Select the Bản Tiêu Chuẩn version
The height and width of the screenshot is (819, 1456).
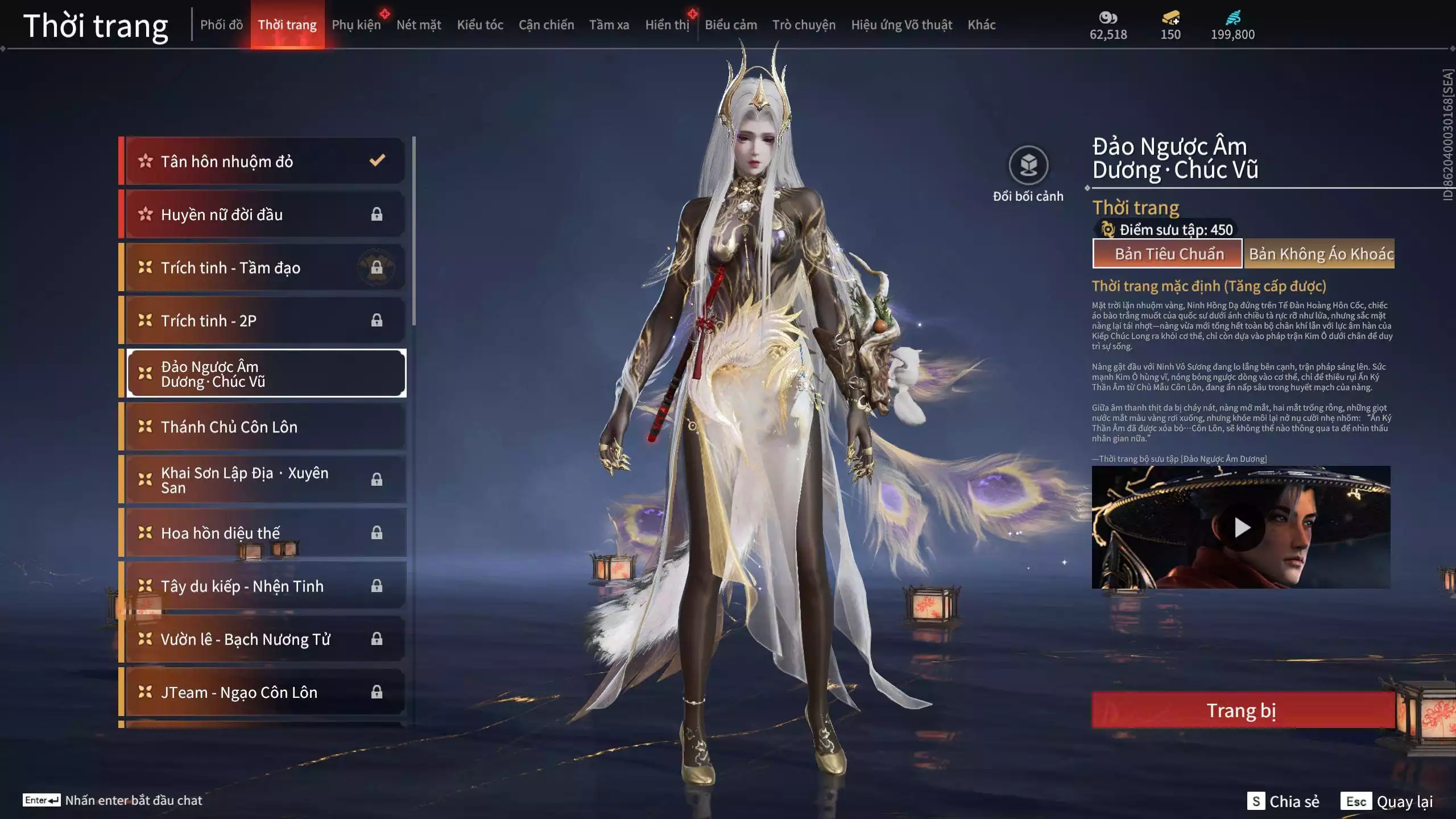point(1167,254)
